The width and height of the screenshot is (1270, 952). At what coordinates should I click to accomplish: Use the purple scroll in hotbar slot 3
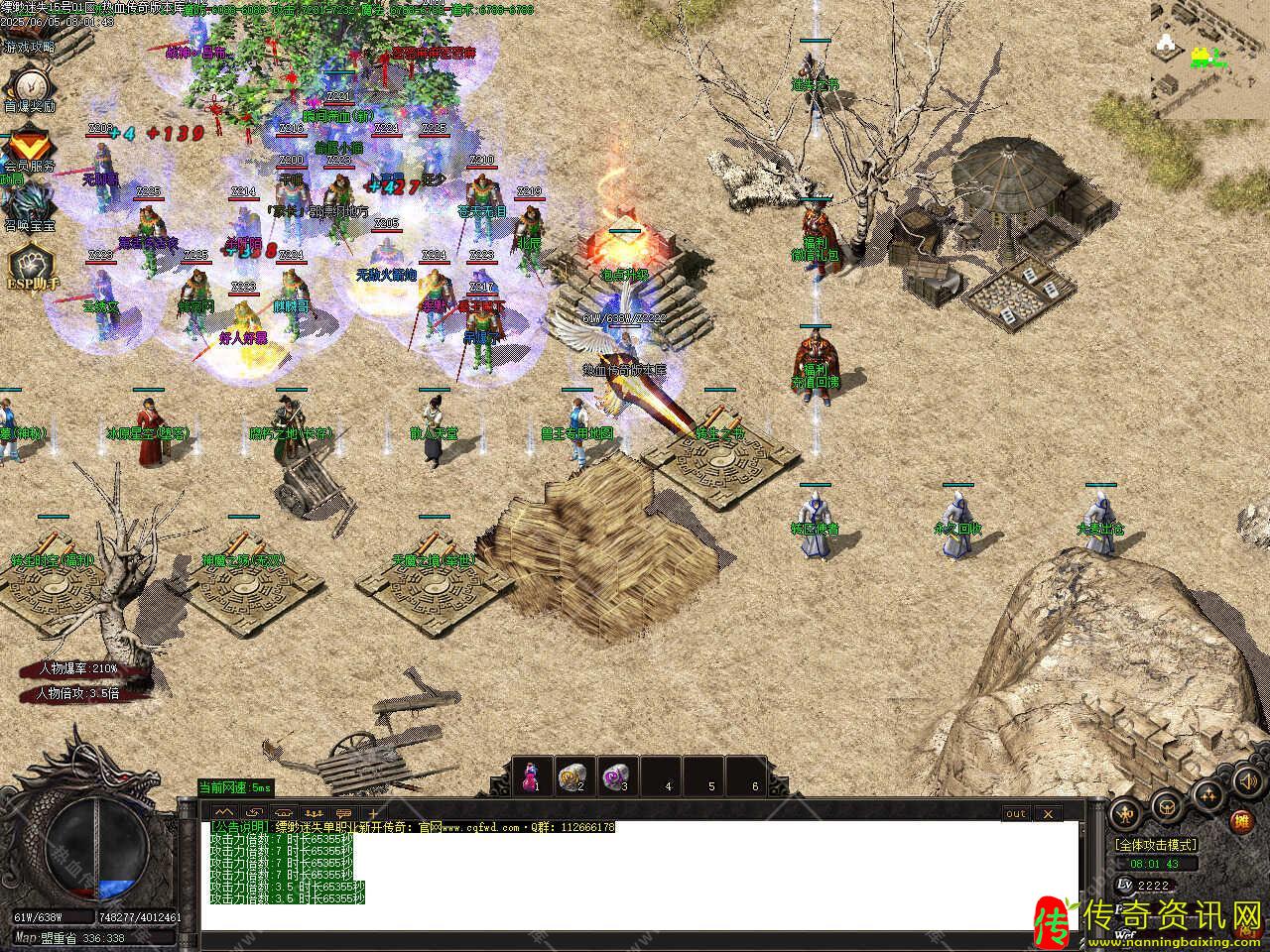(618, 775)
